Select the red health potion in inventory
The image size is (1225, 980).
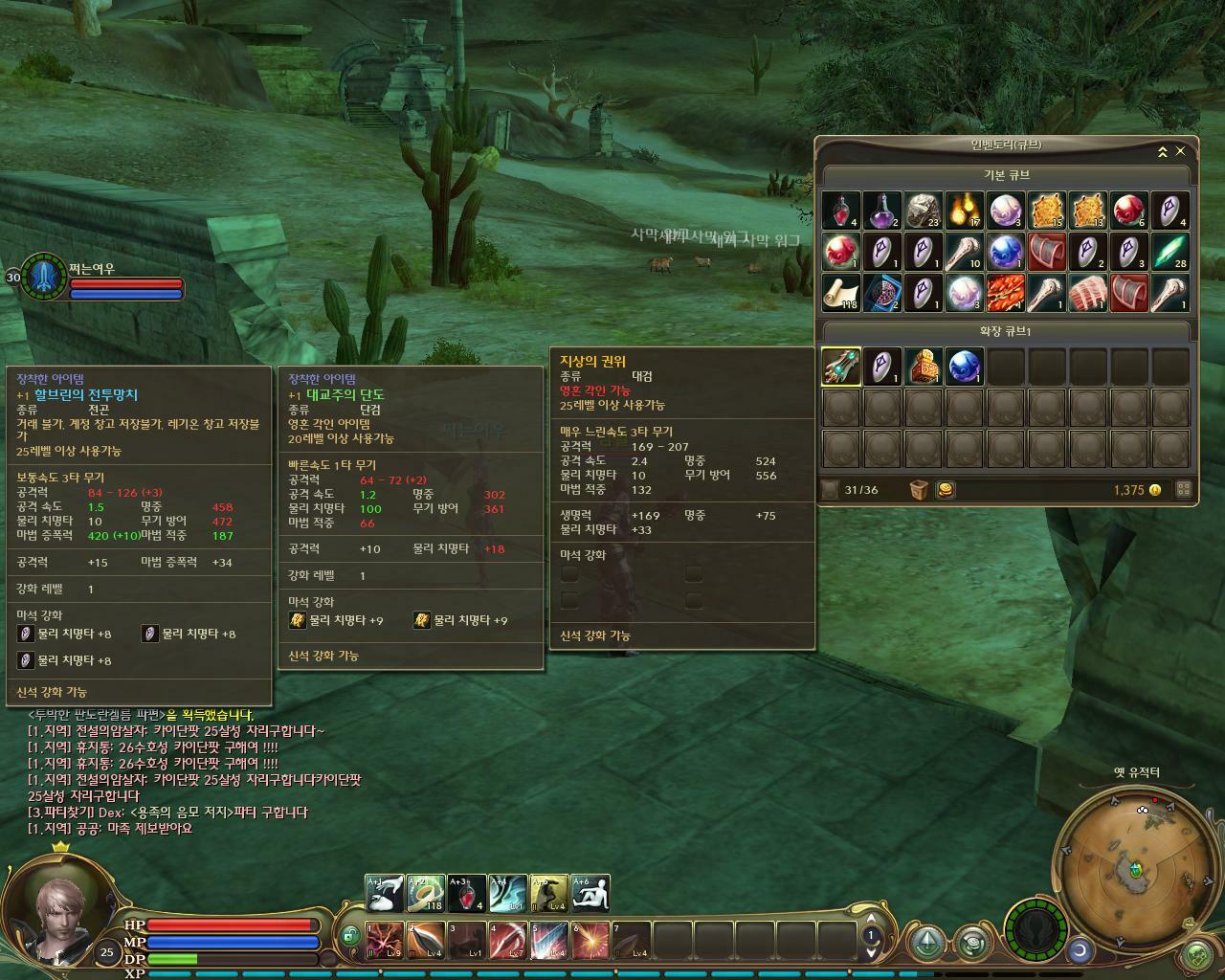[x=841, y=211]
